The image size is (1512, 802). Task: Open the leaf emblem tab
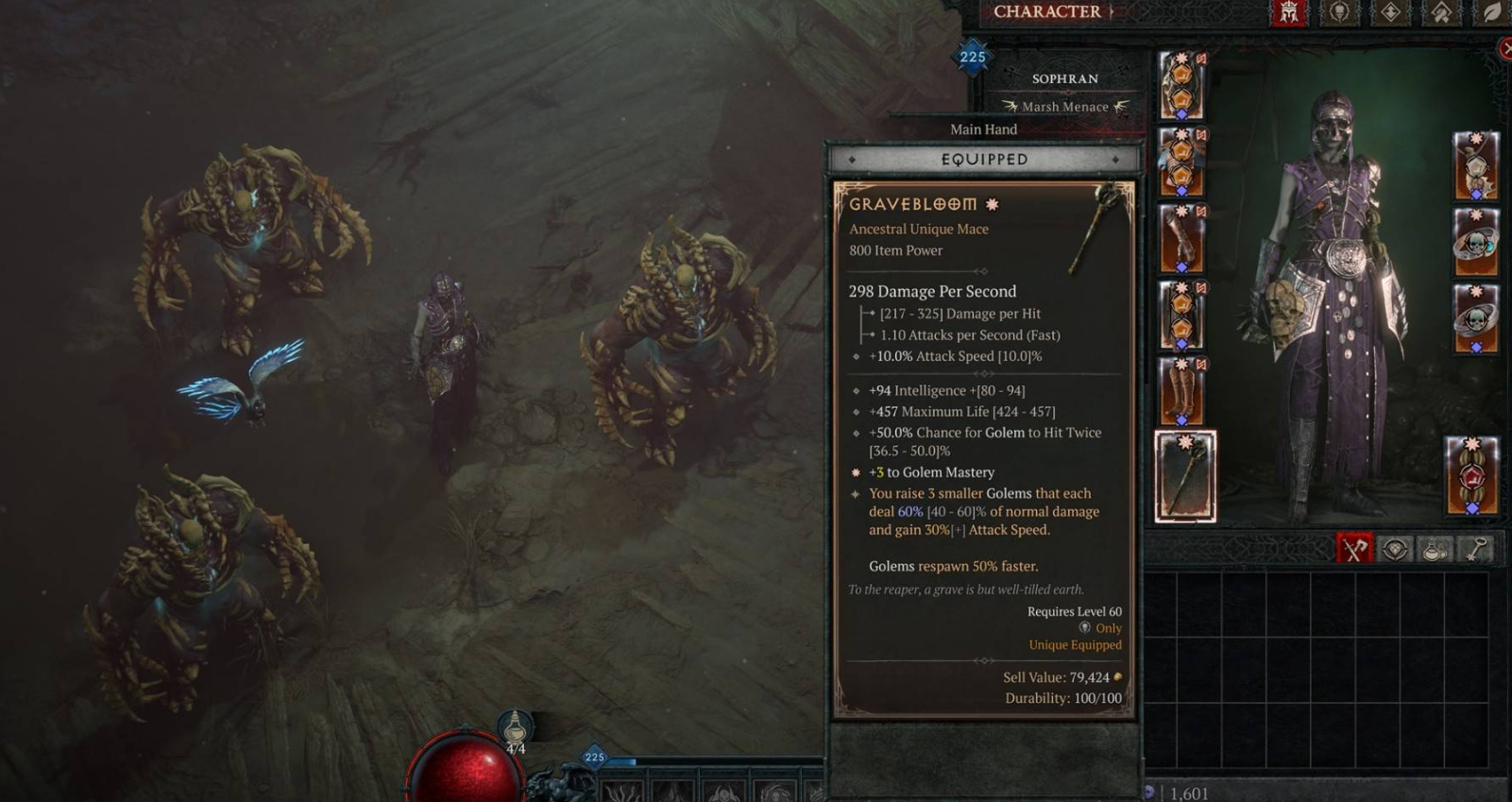coord(1491,12)
